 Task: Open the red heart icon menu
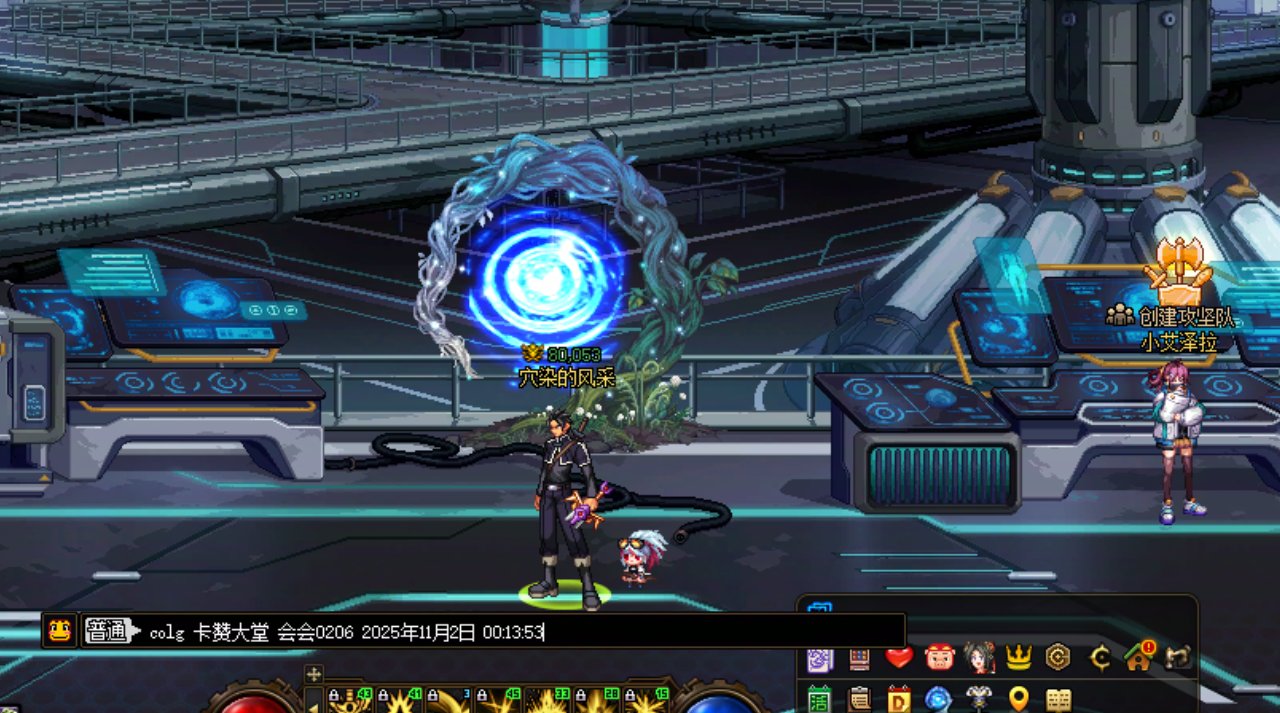click(x=899, y=658)
